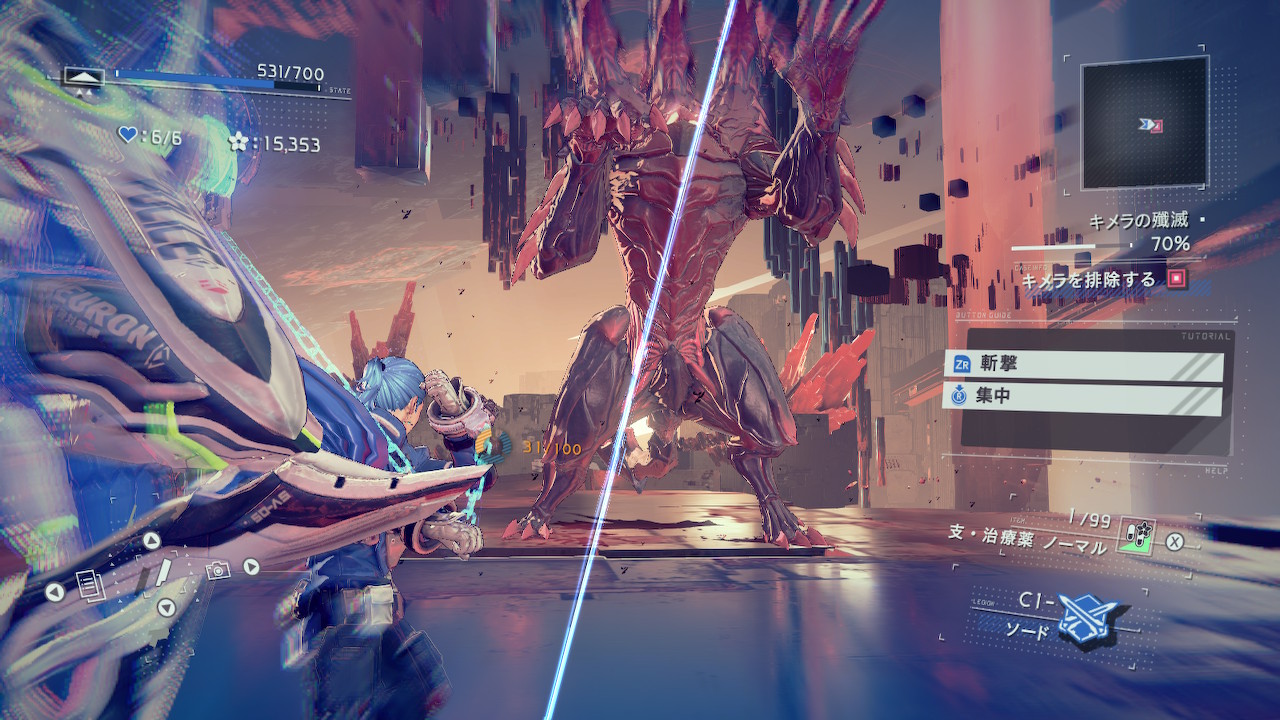Open the camera shortcut icon
The width and height of the screenshot is (1280, 720).
(x=216, y=570)
